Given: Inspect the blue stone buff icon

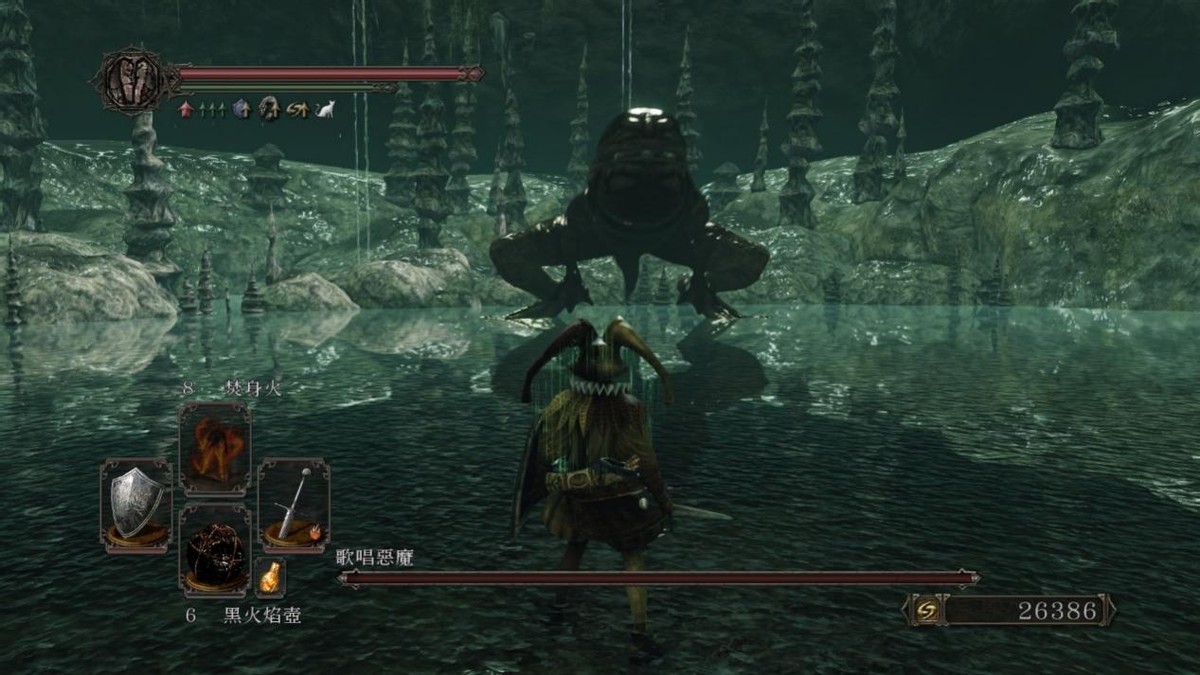Looking at the screenshot, I should pyautogui.click(x=241, y=110).
